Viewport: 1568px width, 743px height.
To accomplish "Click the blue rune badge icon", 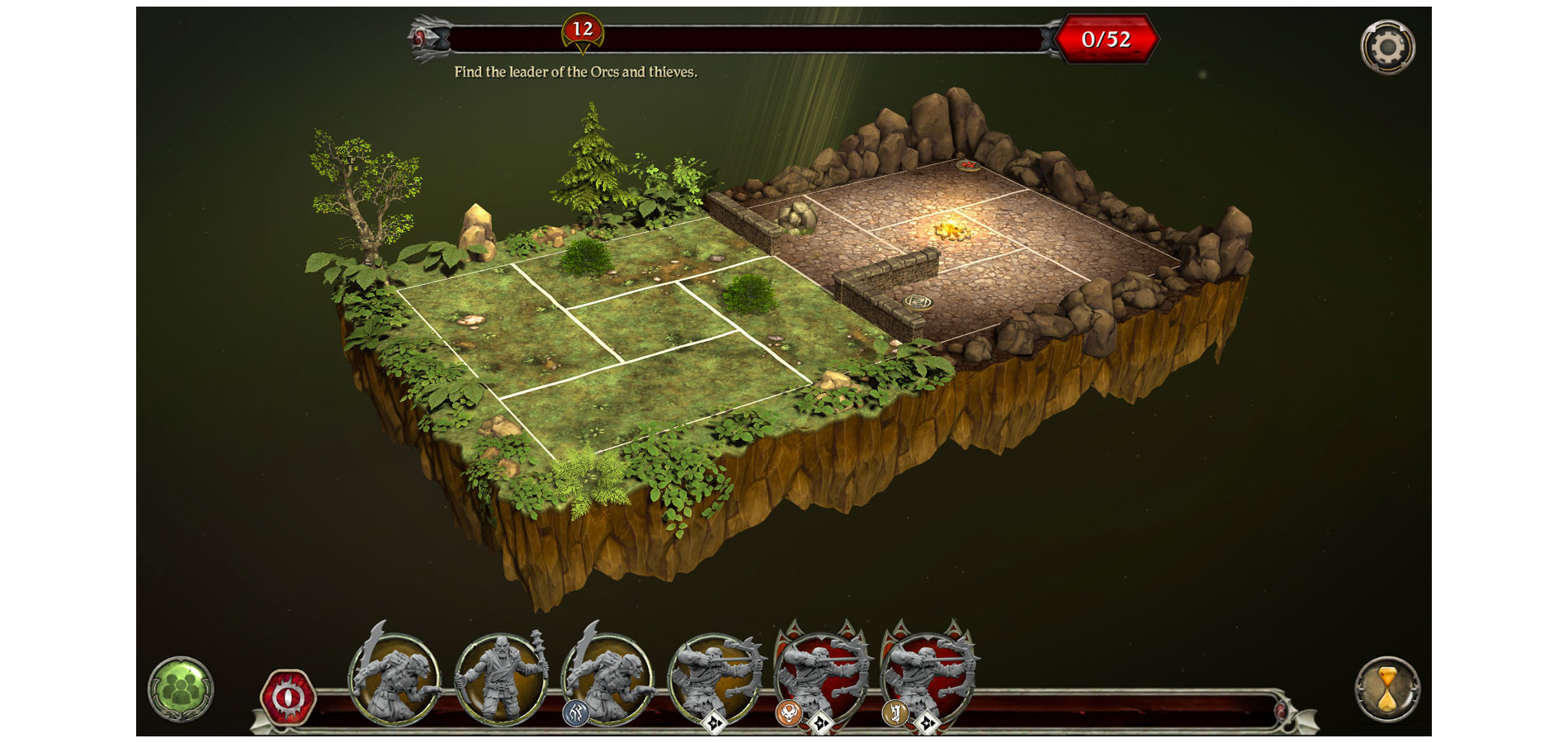I will (x=575, y=713).
